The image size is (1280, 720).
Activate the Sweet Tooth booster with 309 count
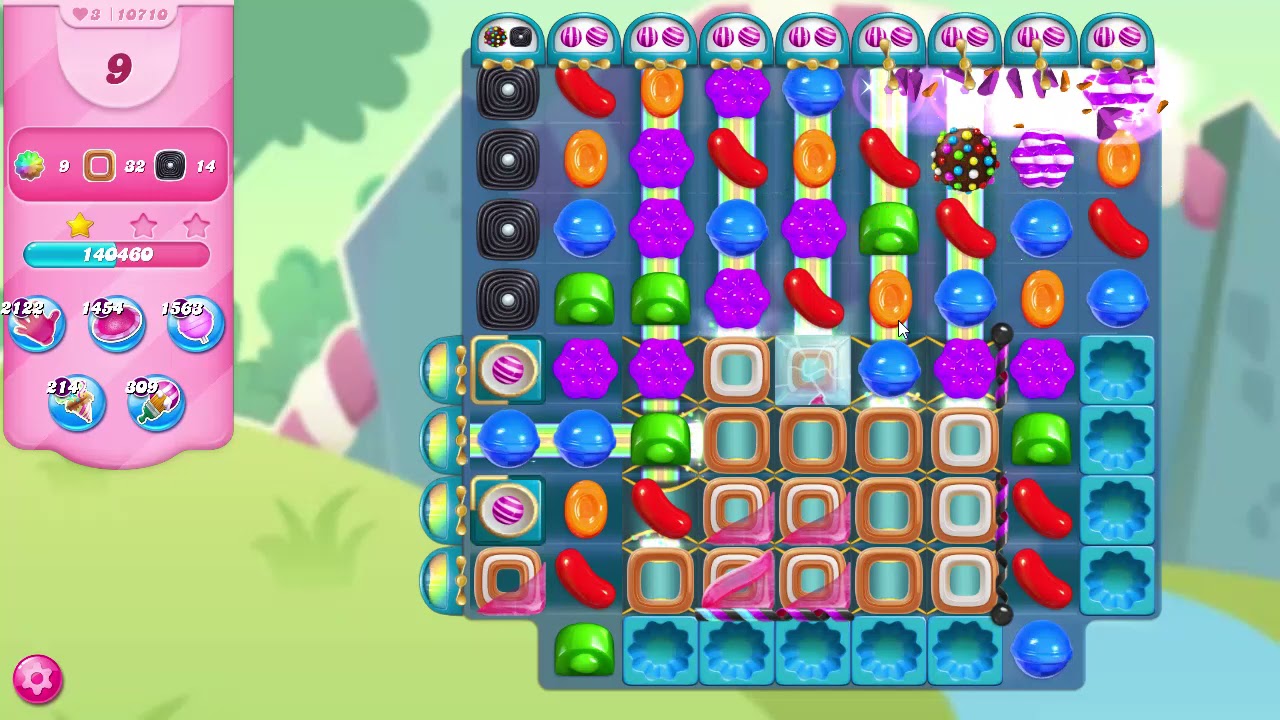[x=154, y=400]
